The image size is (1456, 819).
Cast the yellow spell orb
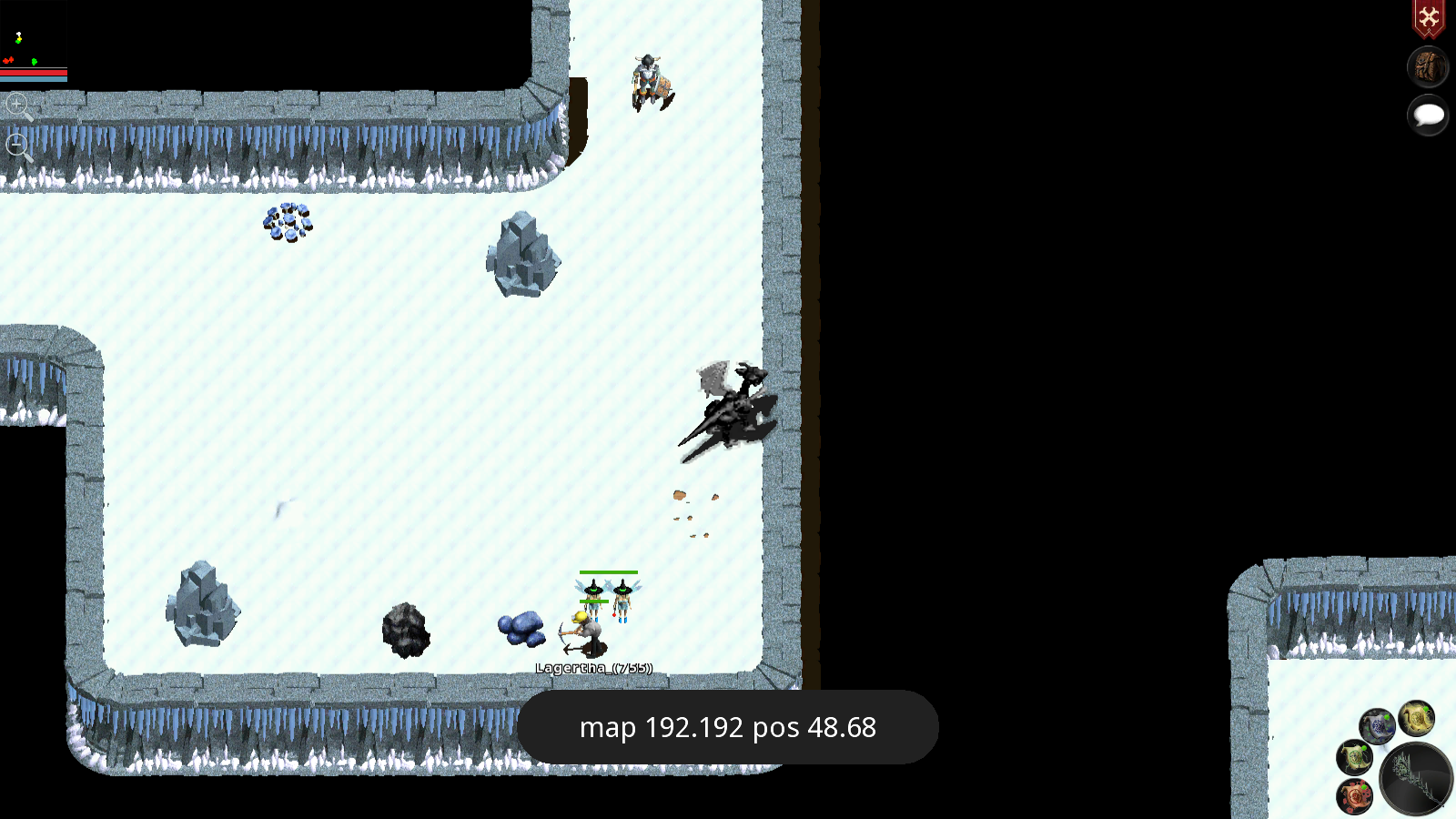tap(1416, 719)
